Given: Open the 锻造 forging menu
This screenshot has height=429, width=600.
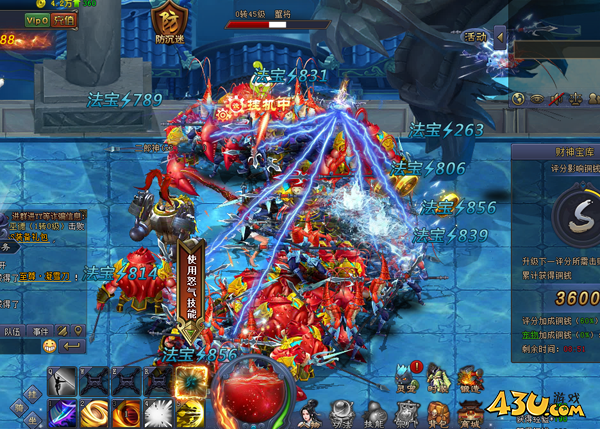Looking at the screenshot, I should point(468,379).
